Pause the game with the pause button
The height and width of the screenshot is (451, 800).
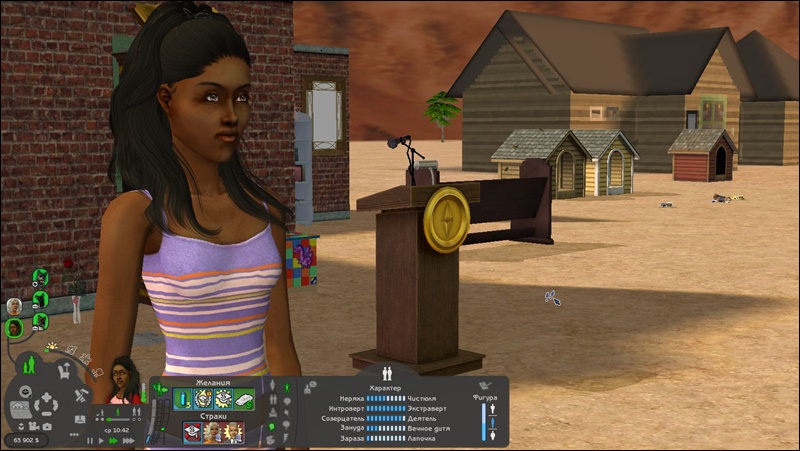pos(89,440)
